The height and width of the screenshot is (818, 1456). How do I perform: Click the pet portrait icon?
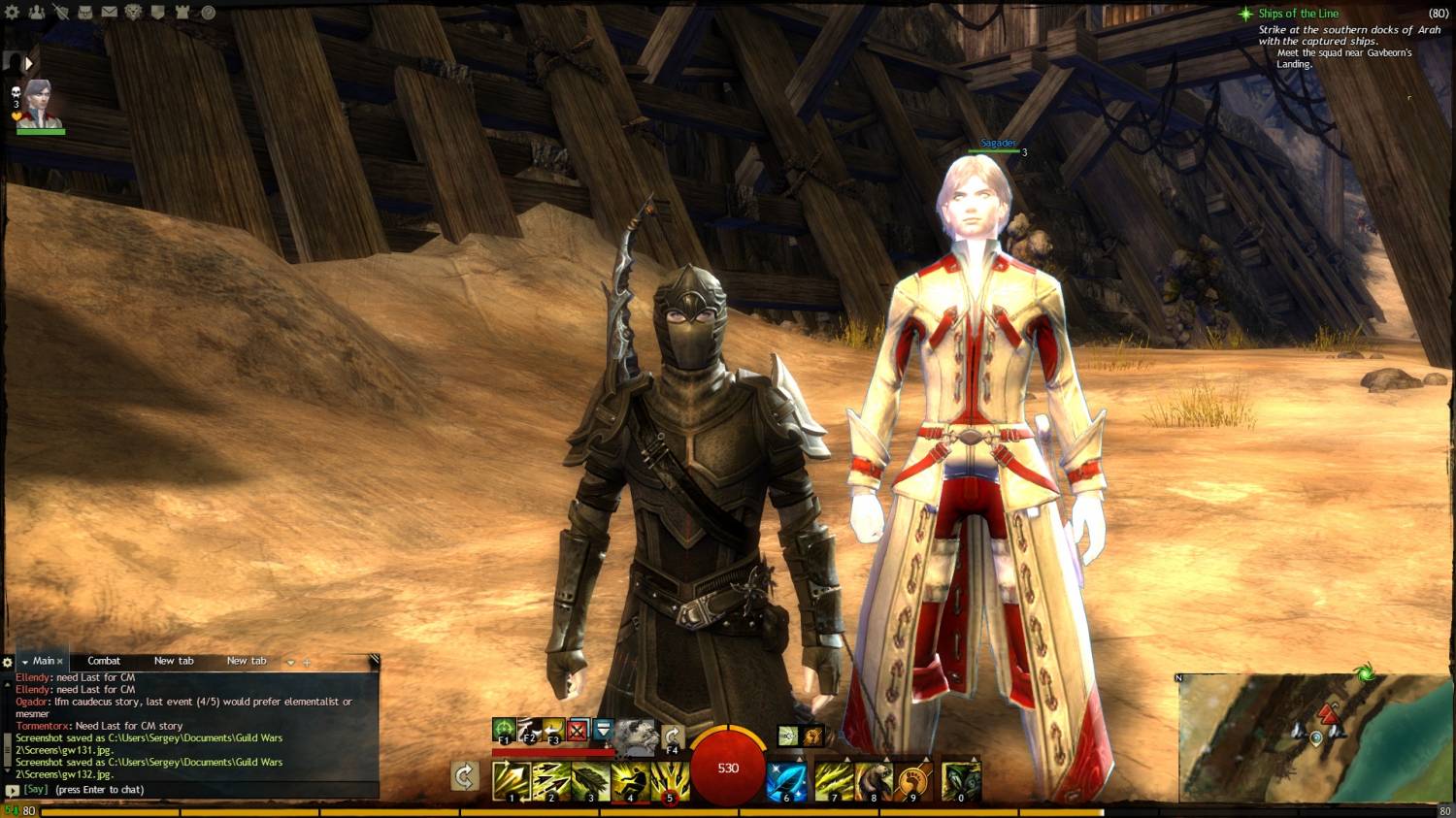(635, 737)
